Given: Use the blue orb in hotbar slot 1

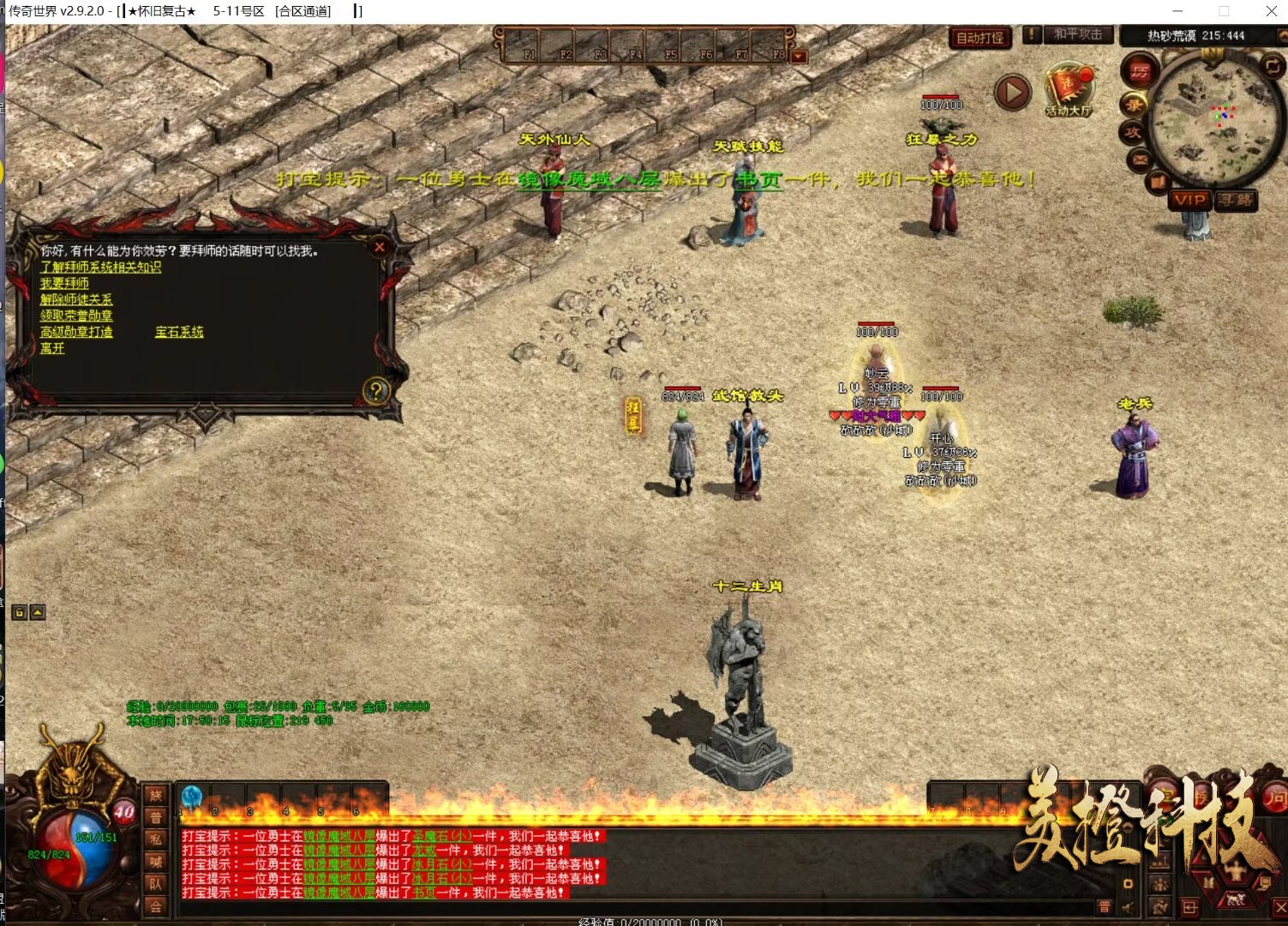Looking at the screenshot, I should click(192, 797).
